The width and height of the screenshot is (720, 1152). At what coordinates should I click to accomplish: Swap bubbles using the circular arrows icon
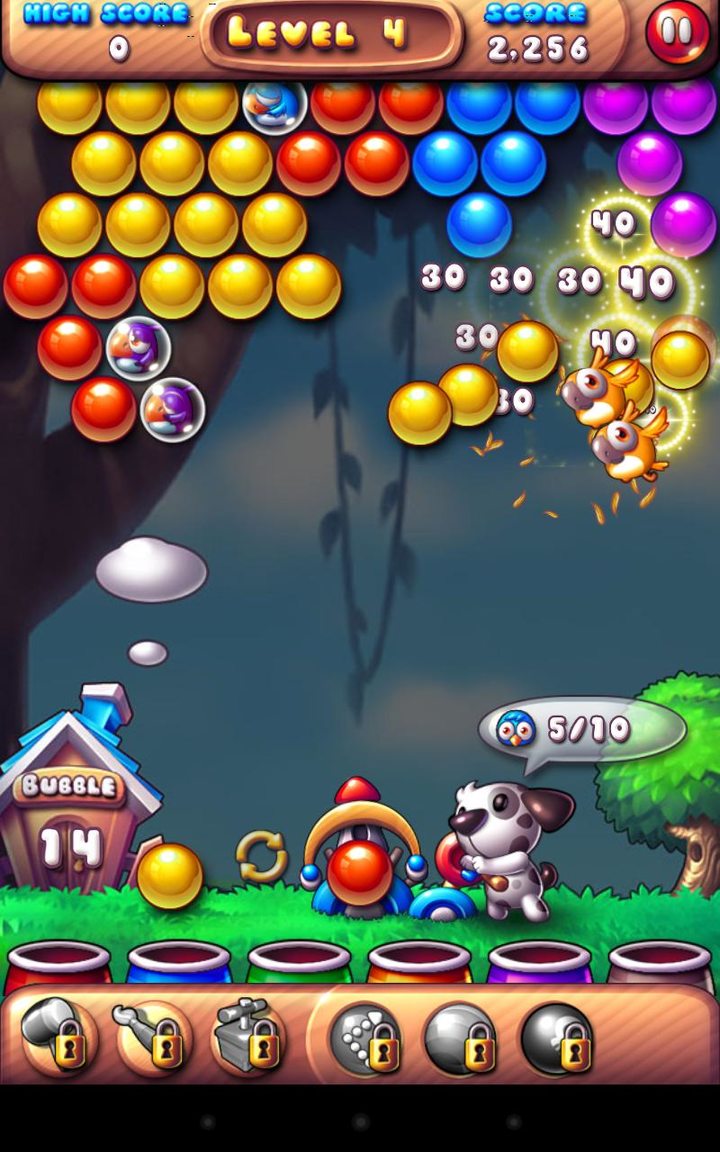click(x=261, y=857)
